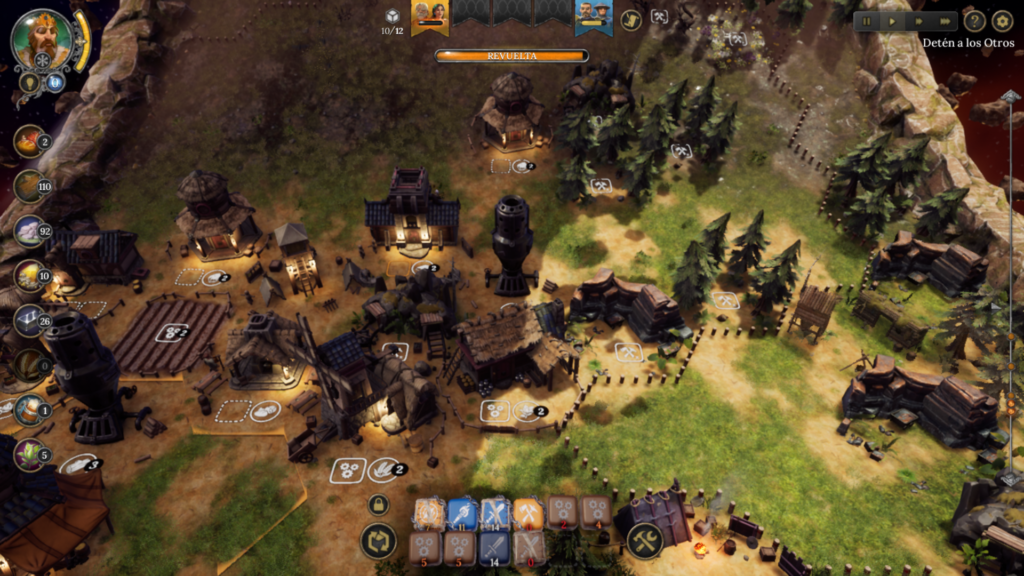Open the gear settings menu

1002,21
